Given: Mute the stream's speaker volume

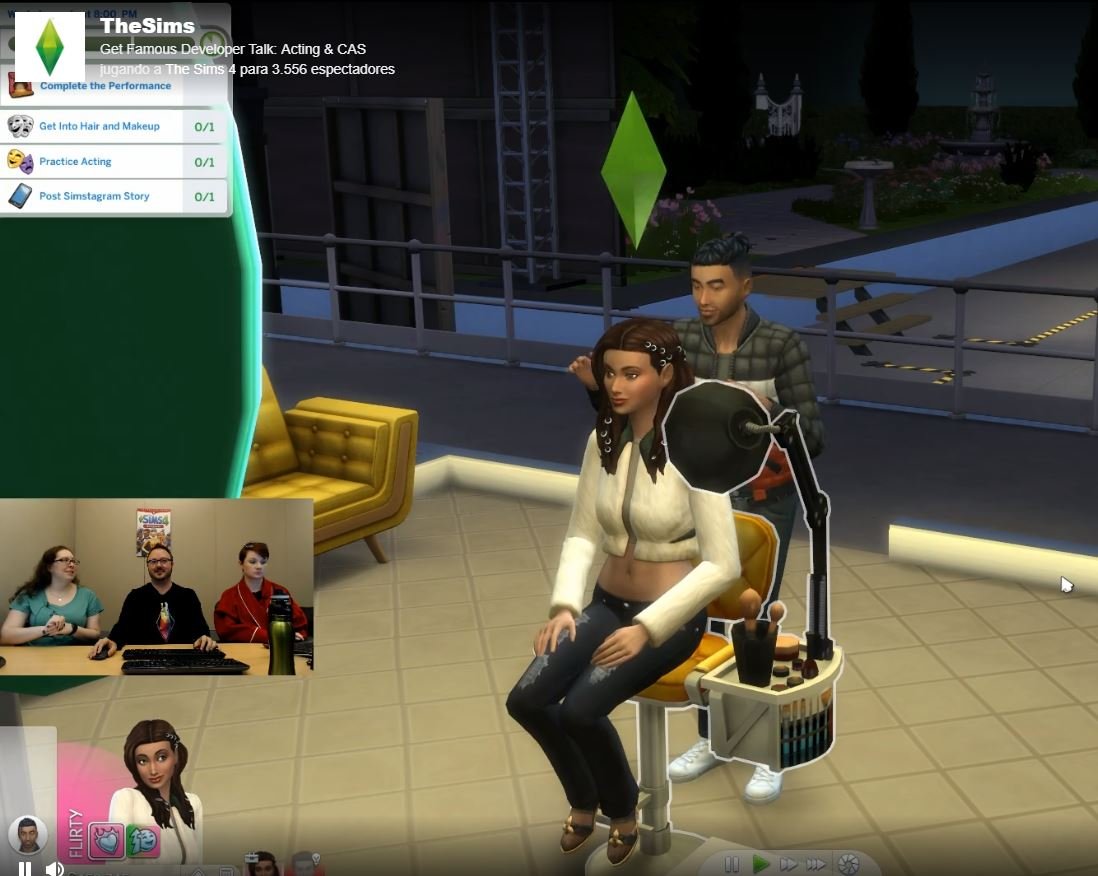Looking at the screenshot, I should (54, 869).
